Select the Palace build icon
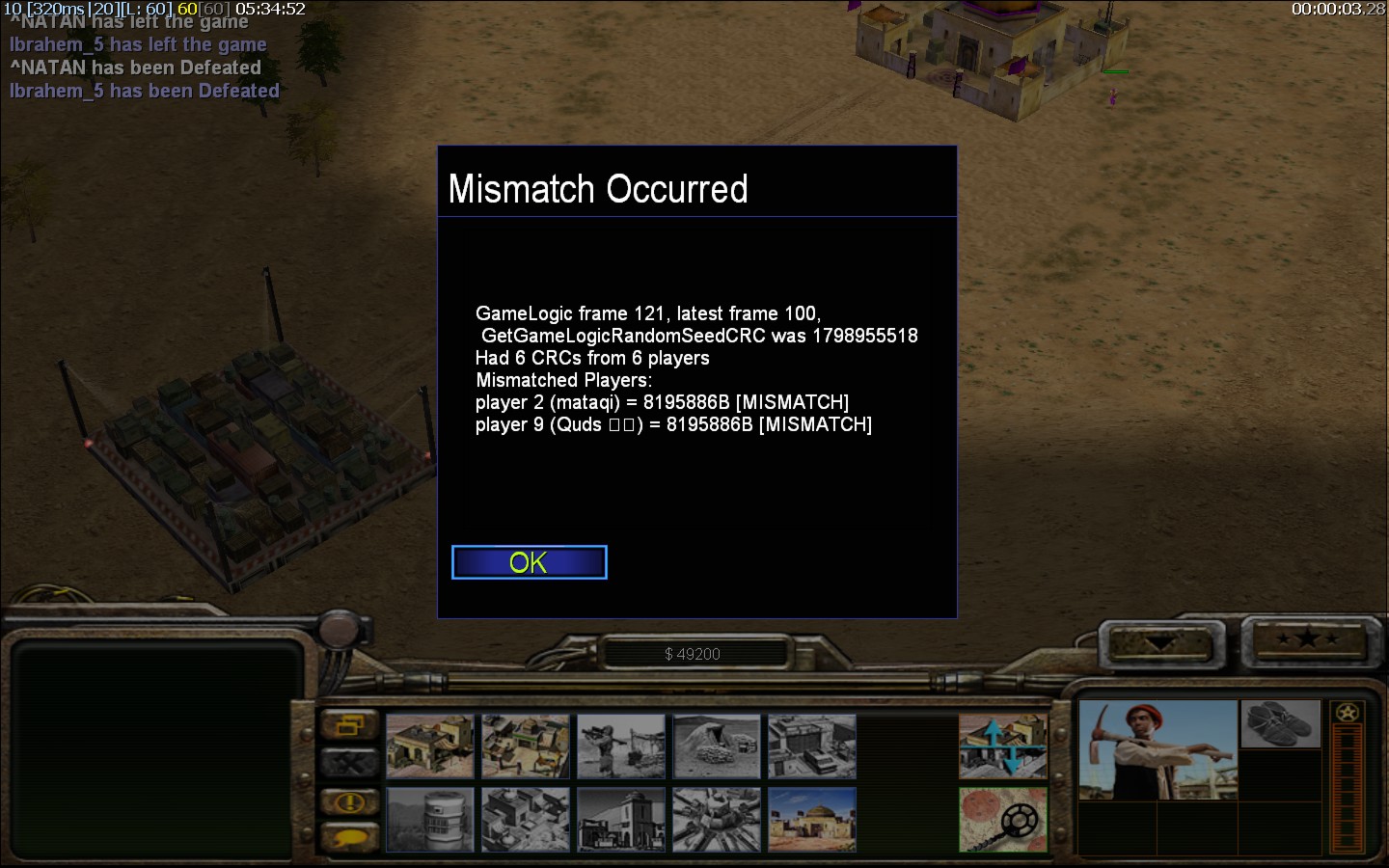Screen dimensions: 1389x868 click(621, 819)
